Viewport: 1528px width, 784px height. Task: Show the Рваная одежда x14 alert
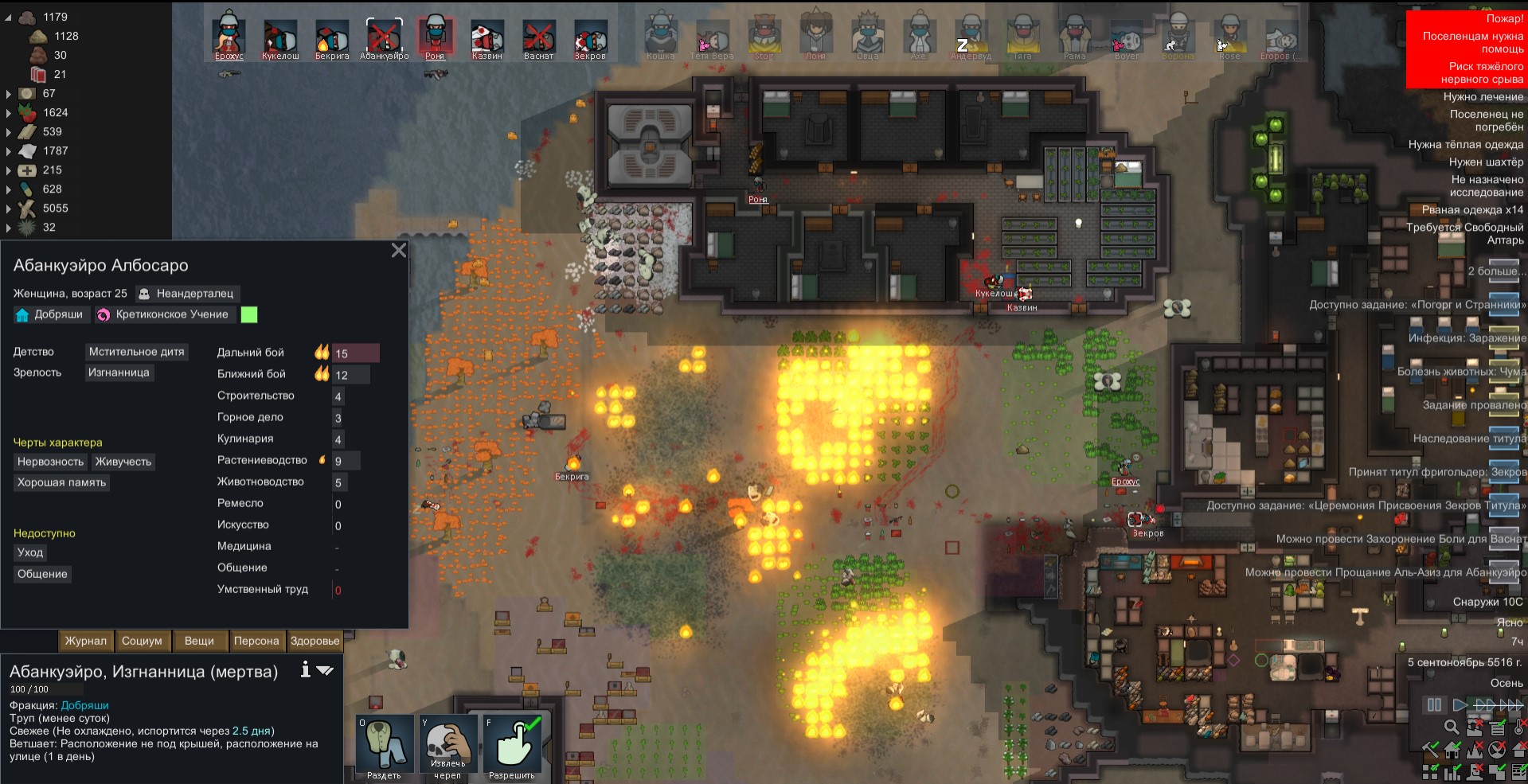(1472, 210)
